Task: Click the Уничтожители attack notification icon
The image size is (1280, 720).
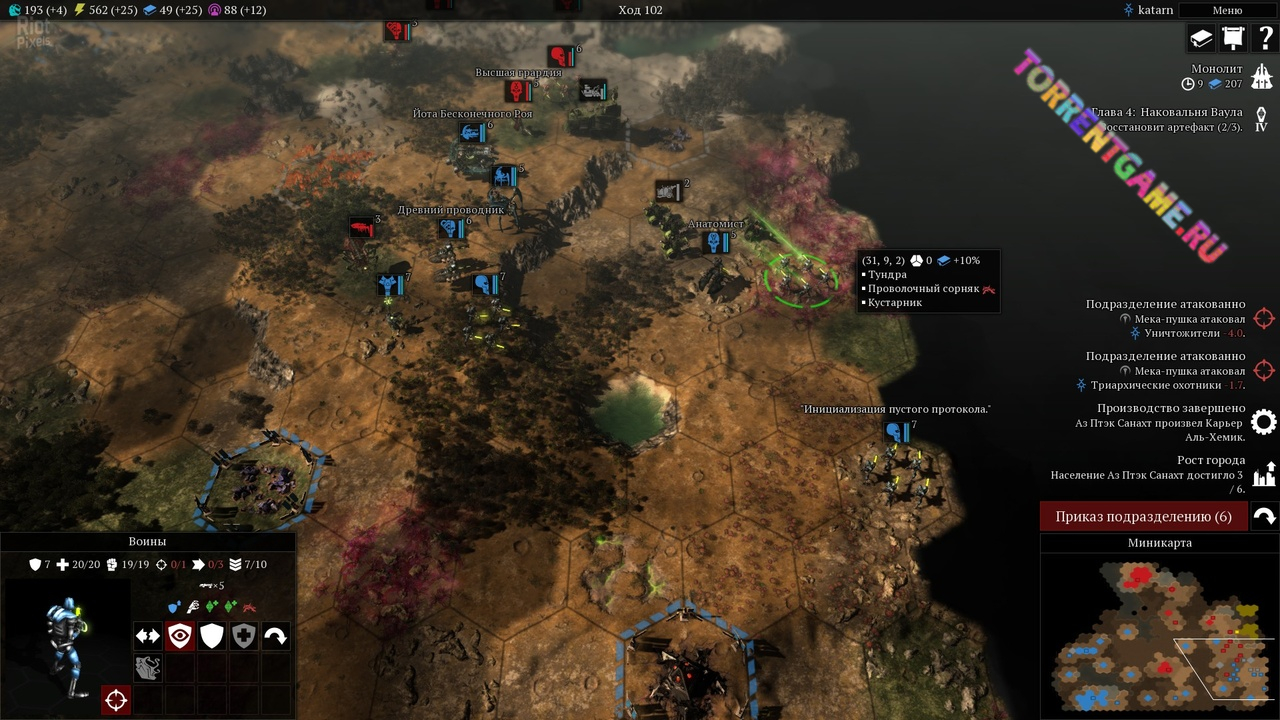Action: tap(1264, 318)
